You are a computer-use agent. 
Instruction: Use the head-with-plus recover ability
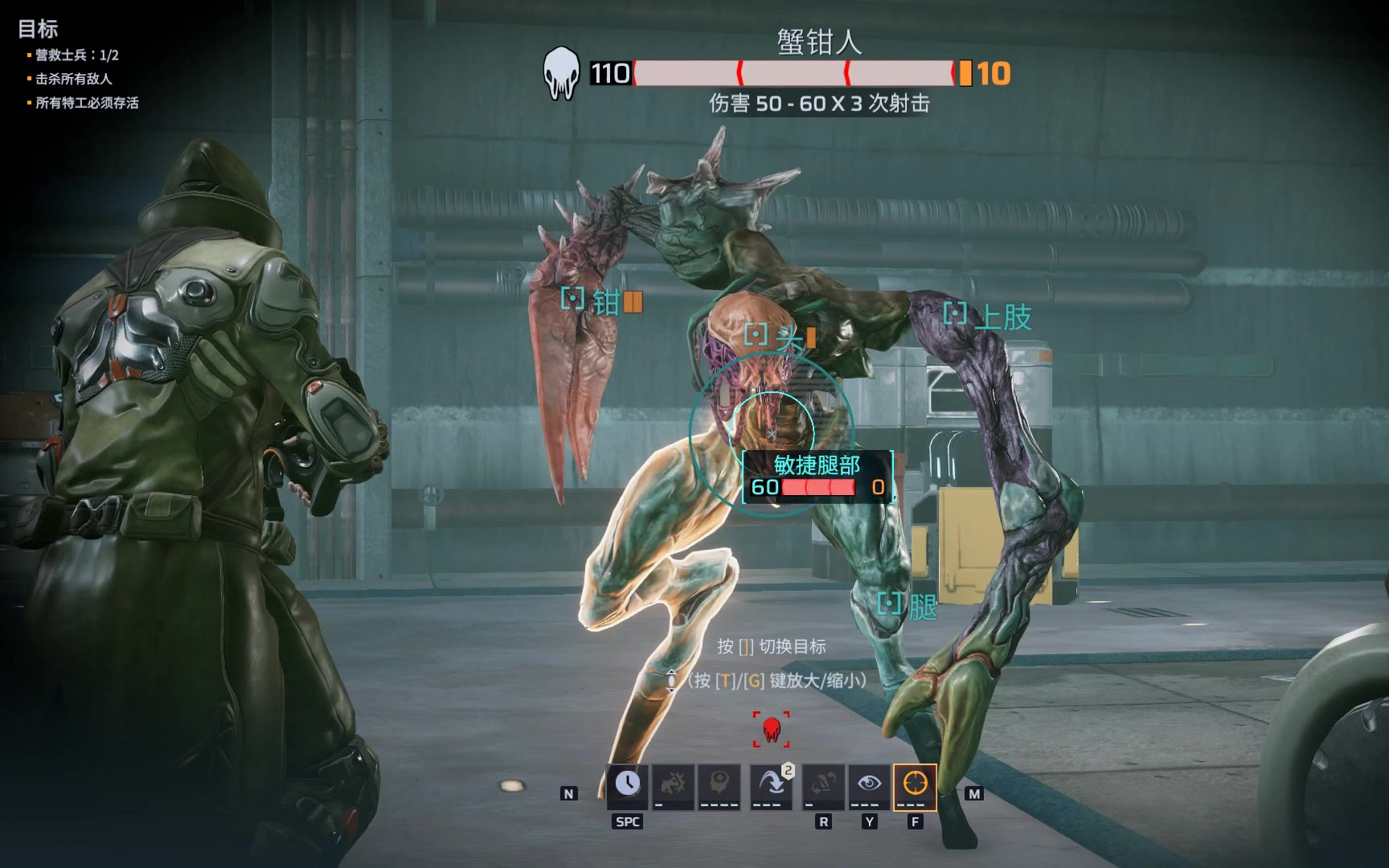pyautogui.click(x=719, y=784)
